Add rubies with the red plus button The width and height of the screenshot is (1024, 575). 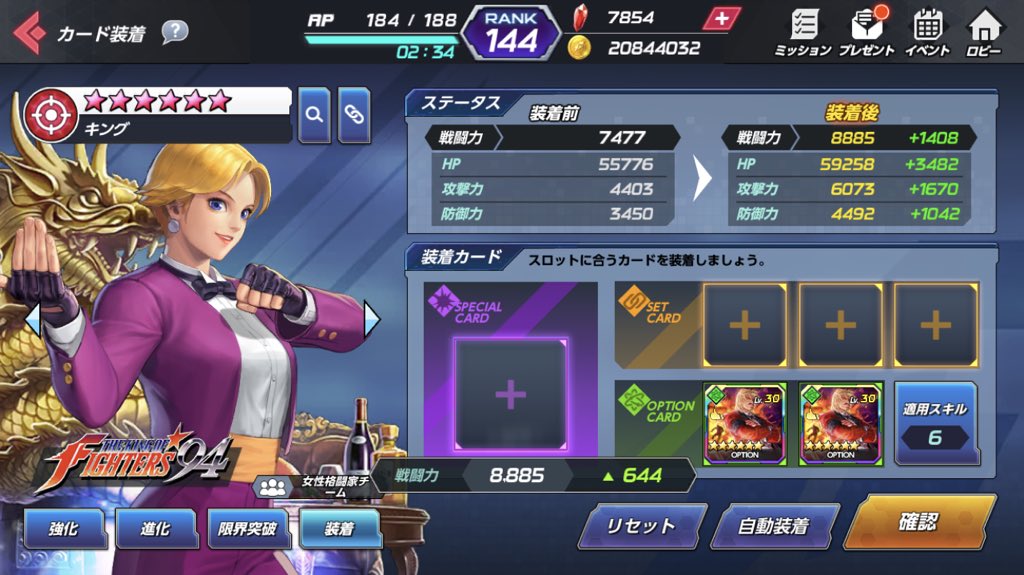(722, 18)
